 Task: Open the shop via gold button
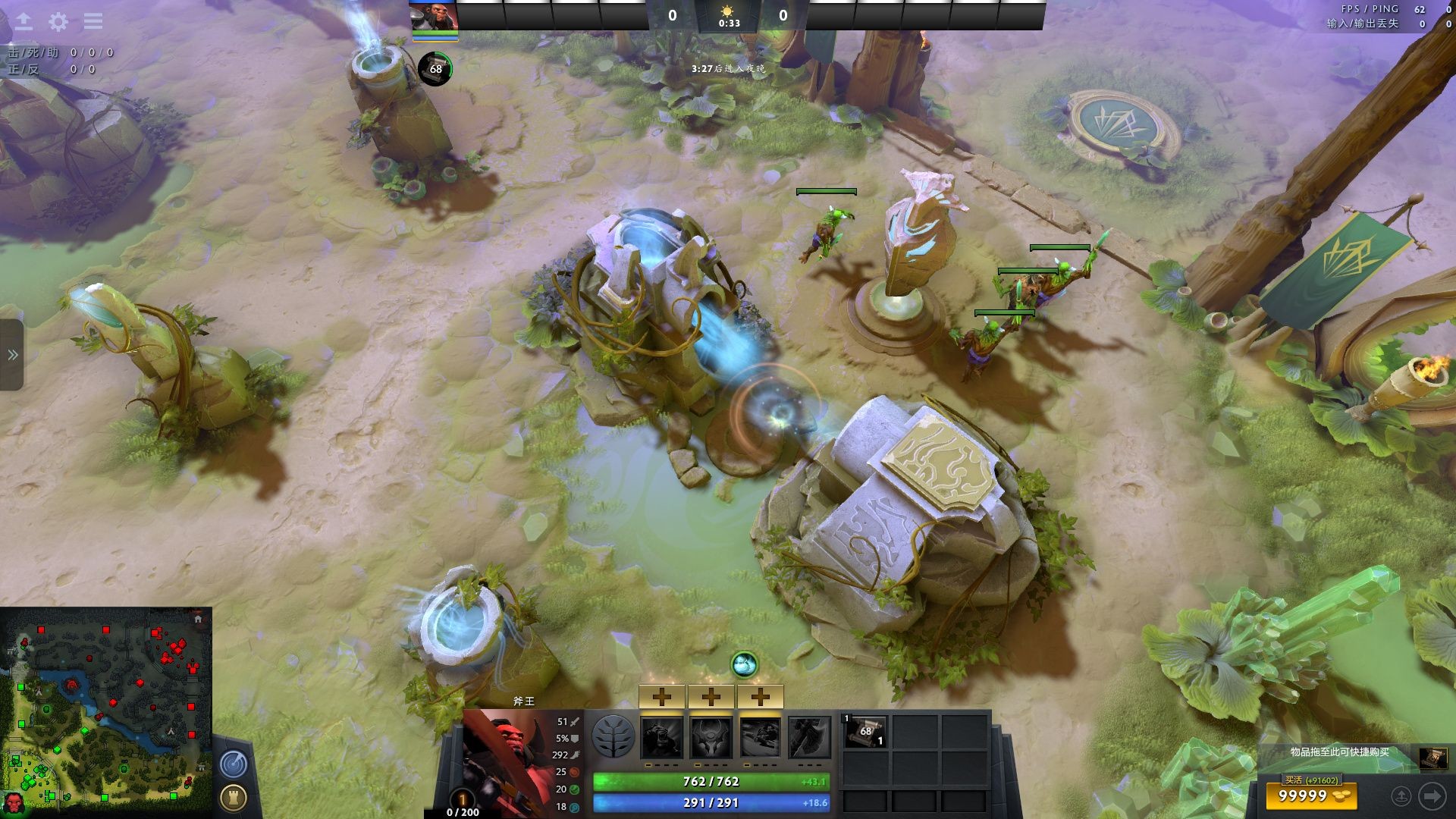pos(1310,795)
